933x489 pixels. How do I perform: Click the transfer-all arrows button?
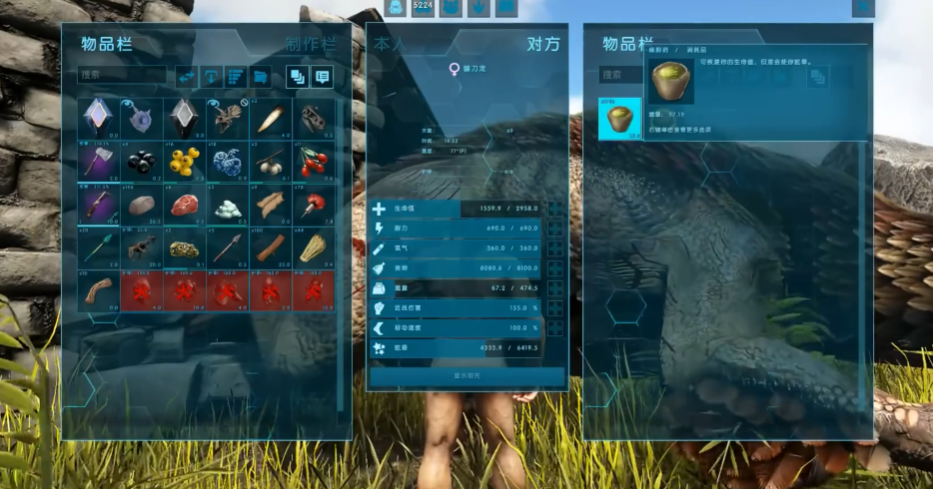[x=187, y=76]
